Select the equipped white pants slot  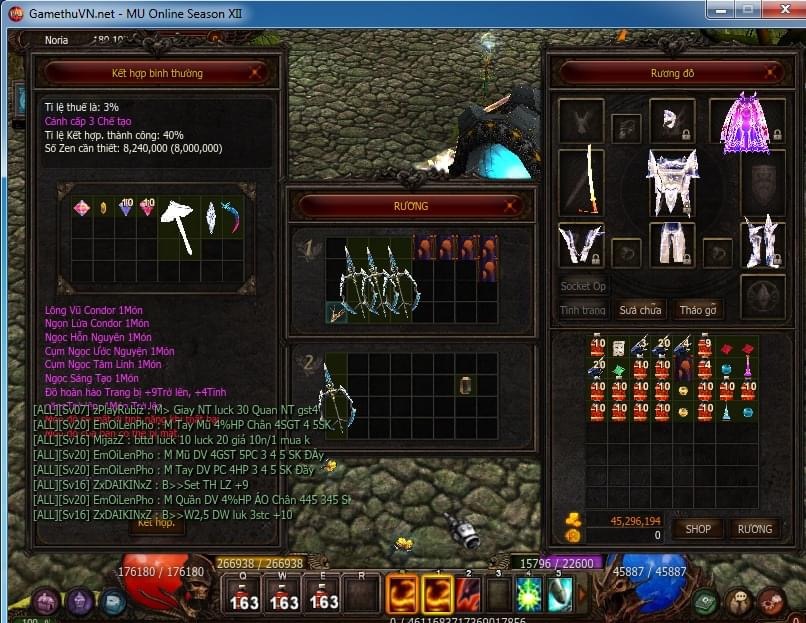[x=672, y=244]
